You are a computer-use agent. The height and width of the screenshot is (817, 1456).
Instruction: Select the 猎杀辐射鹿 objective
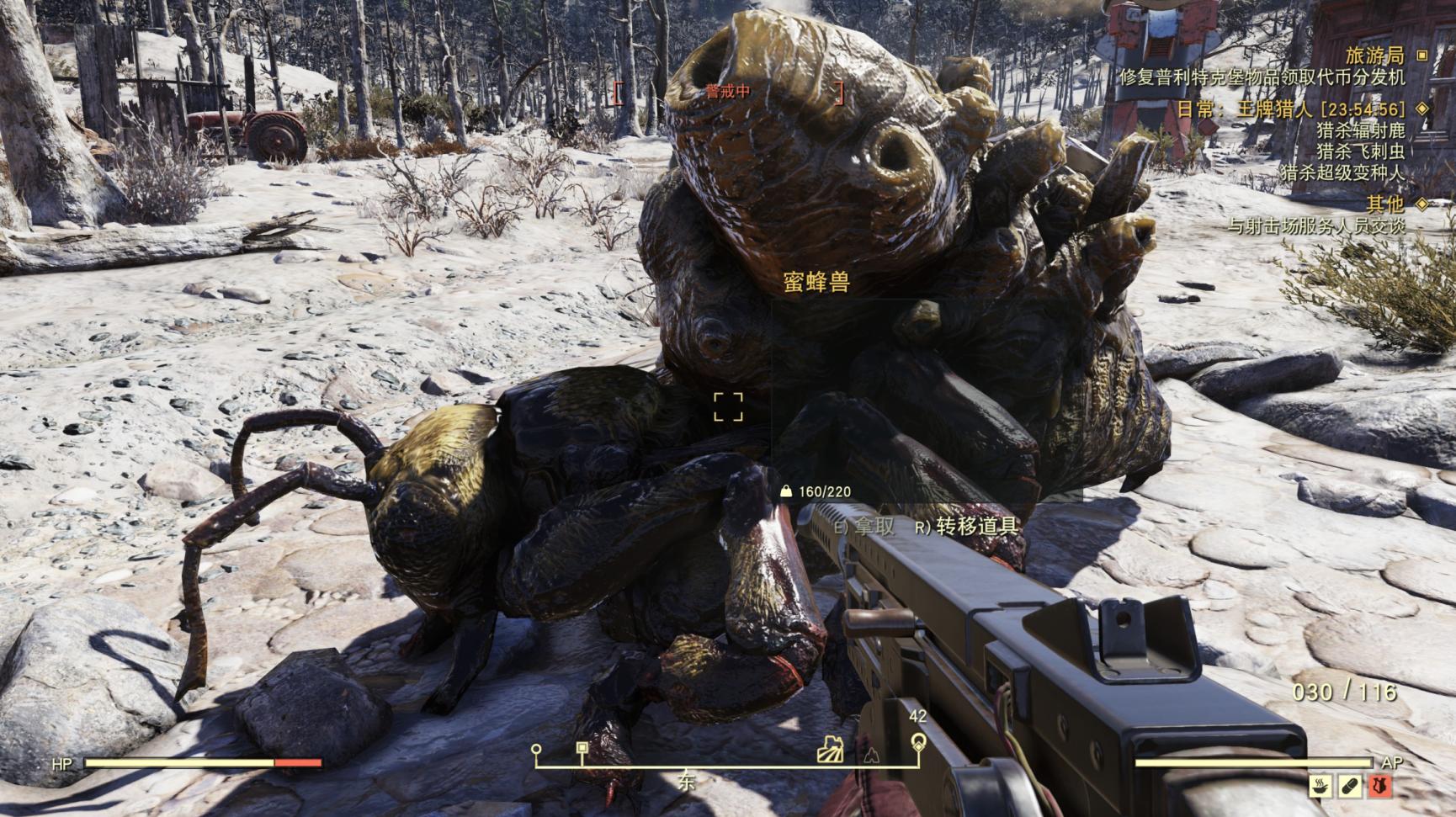(x=1360, y=130)
